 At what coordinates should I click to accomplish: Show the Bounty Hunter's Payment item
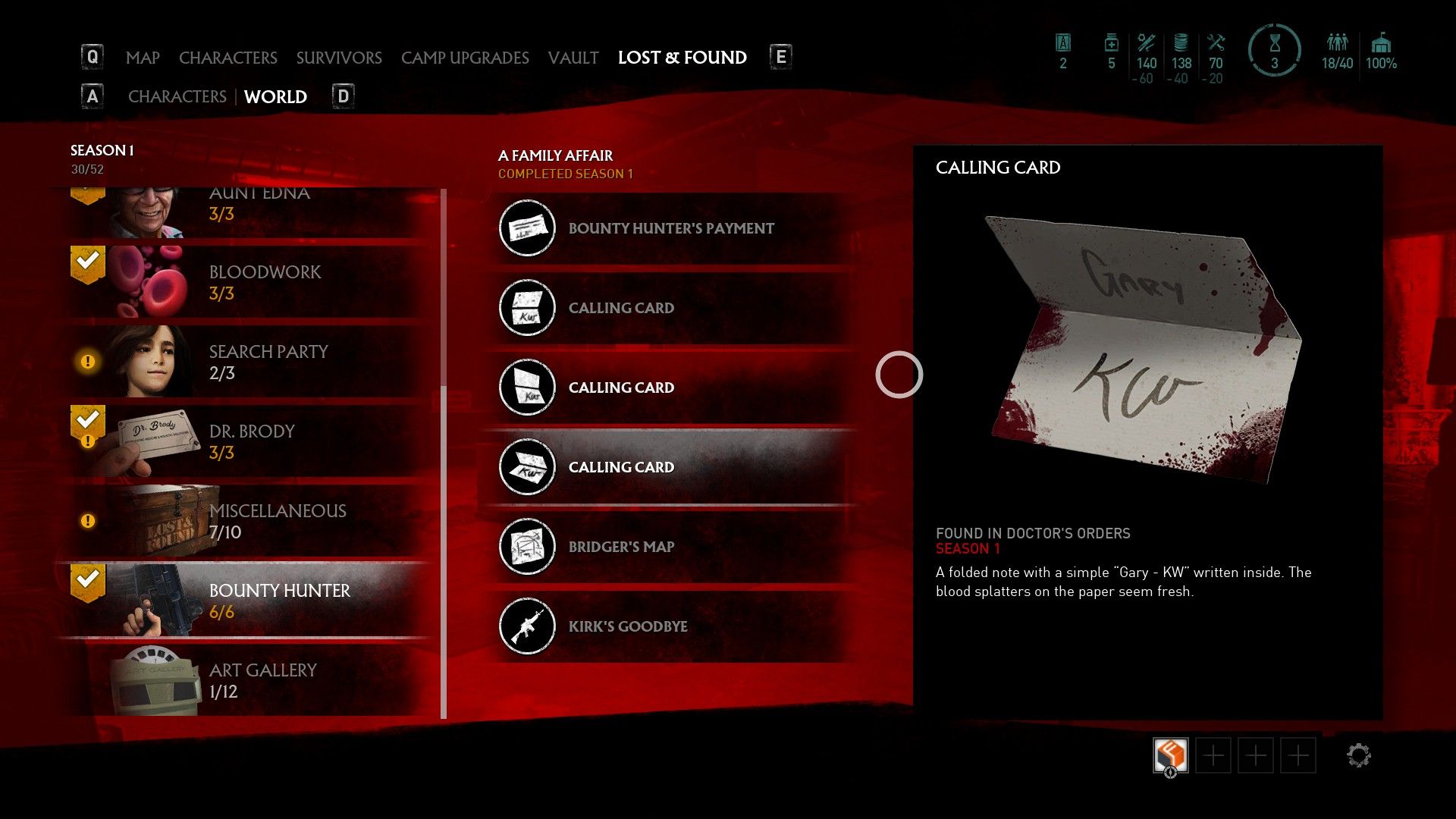pyautogui.click(x=671, y=228)
